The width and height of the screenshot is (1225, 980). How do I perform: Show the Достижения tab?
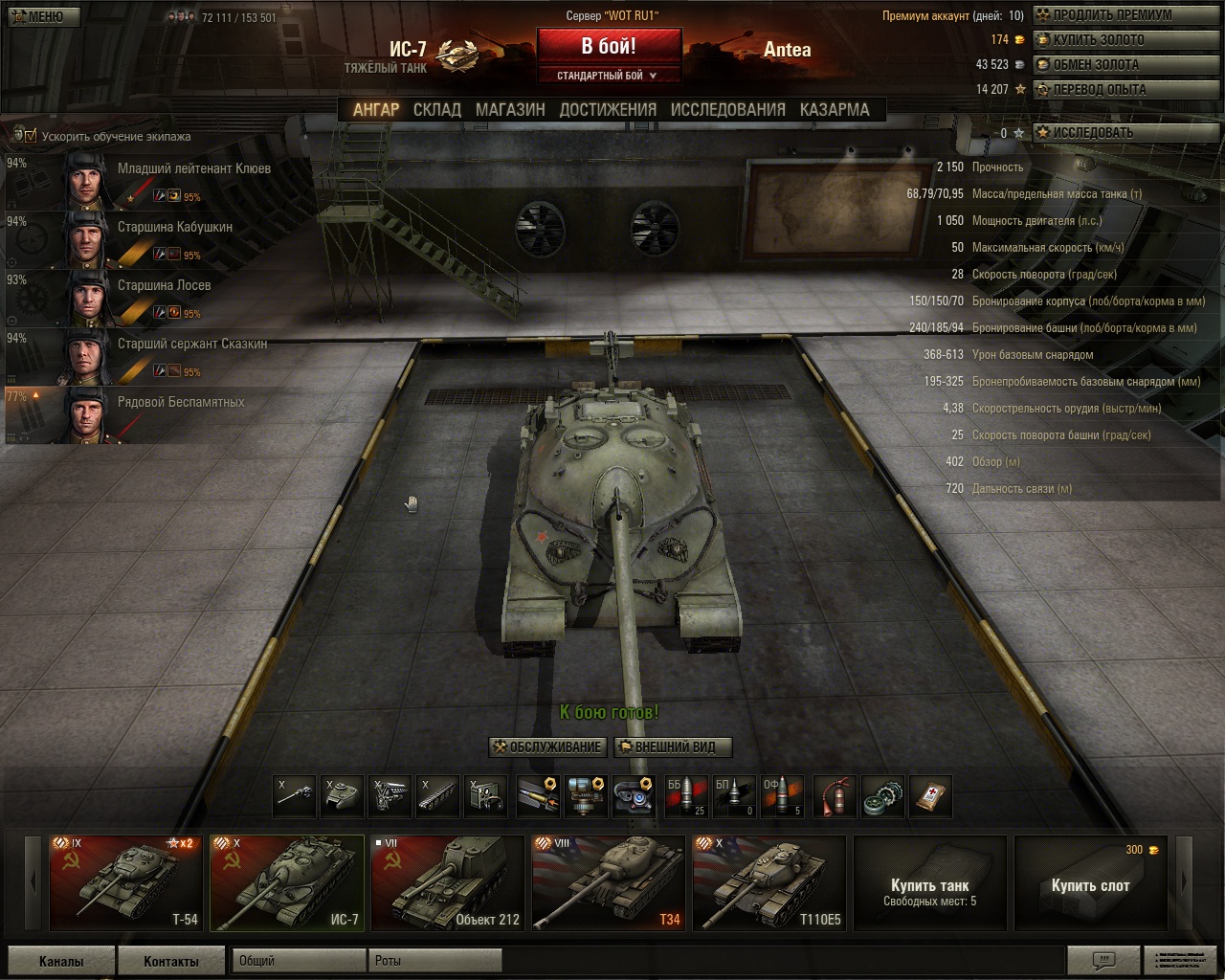608,110
